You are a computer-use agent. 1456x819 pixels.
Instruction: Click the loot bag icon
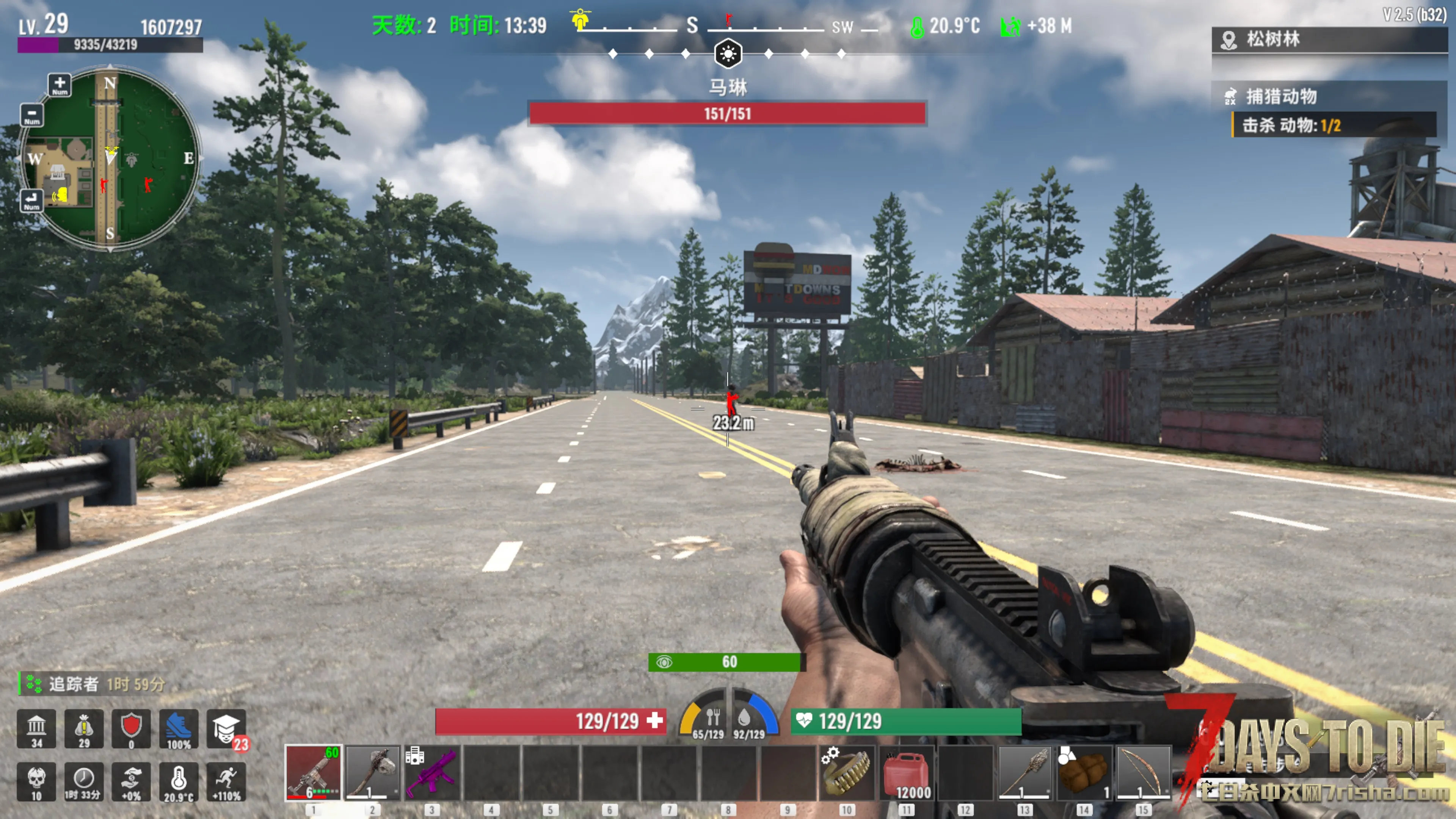(x=84, y=728)
